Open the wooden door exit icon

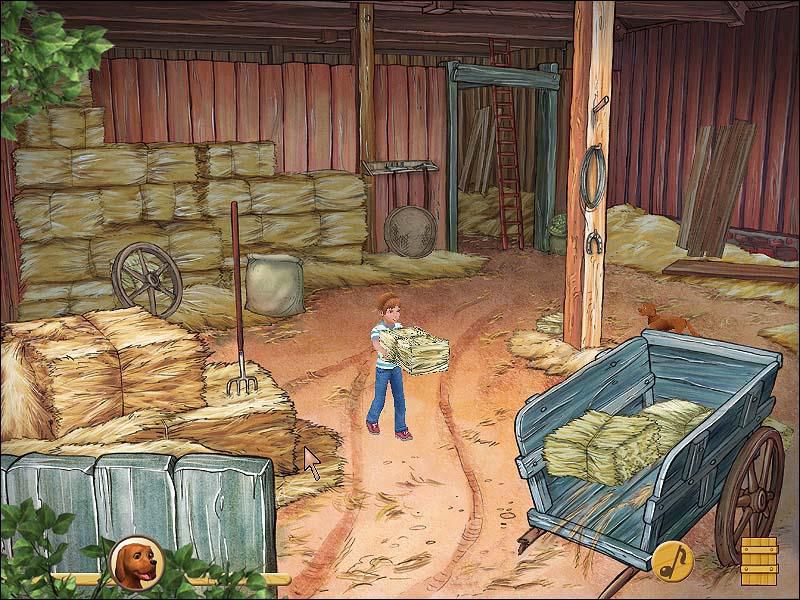[x=757, y=560]
